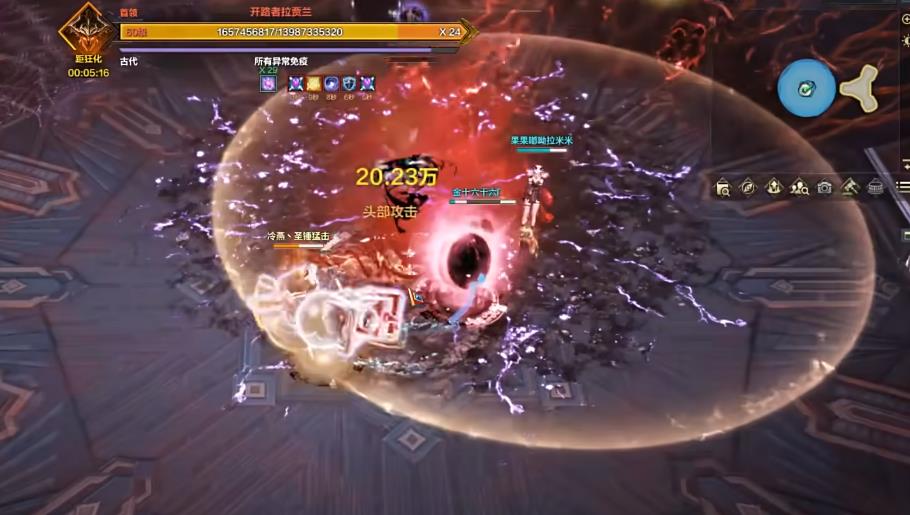Click the auction gavel toolbar icon
This screenshot has width=910, height=515.
[x=850, y=187]
